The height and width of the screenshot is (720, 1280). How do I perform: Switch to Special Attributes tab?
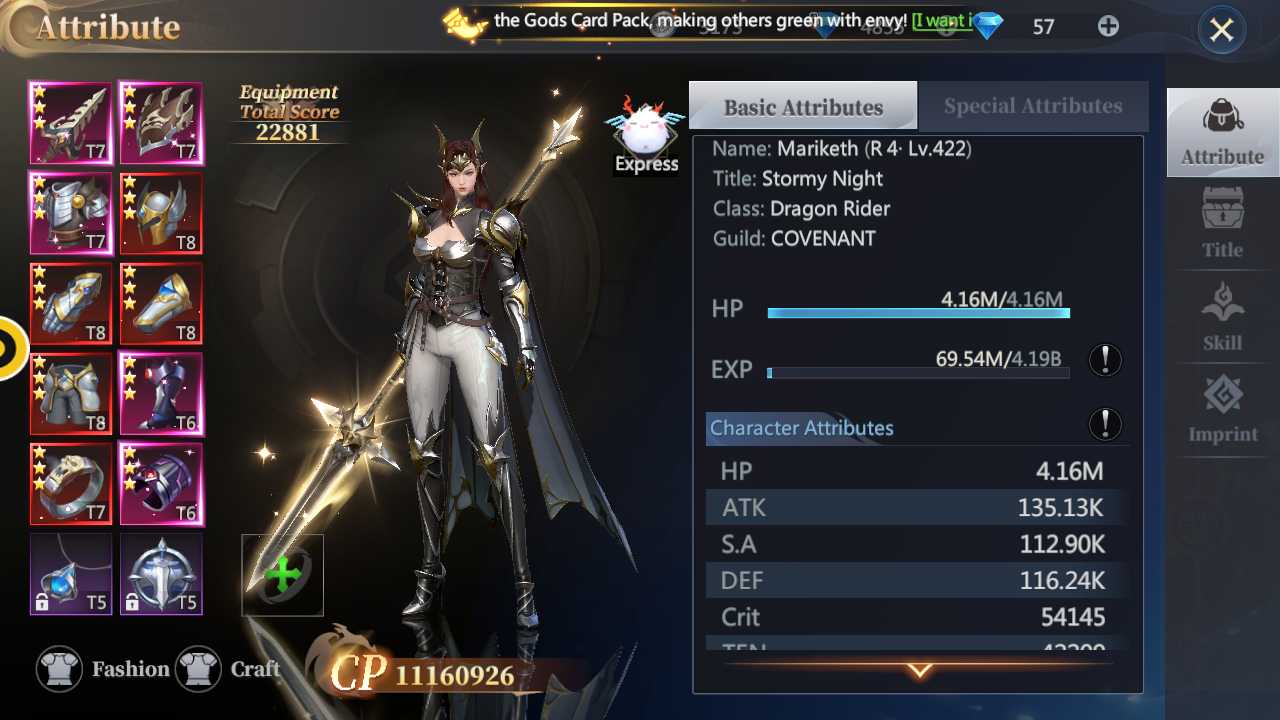pyautogui.click(x=1032, y=106)
